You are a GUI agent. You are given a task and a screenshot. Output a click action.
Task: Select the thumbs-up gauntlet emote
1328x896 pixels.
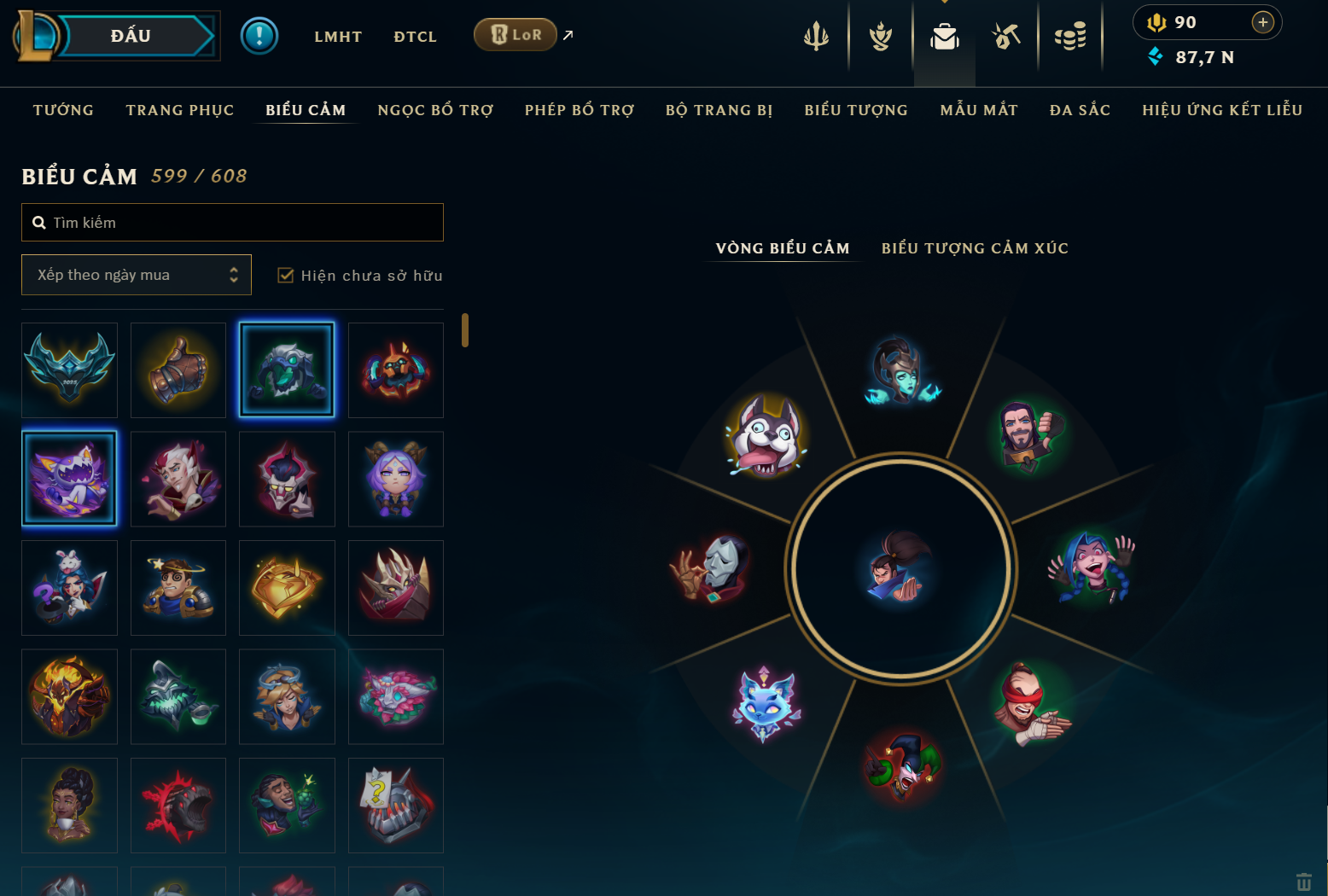point(178,370)
